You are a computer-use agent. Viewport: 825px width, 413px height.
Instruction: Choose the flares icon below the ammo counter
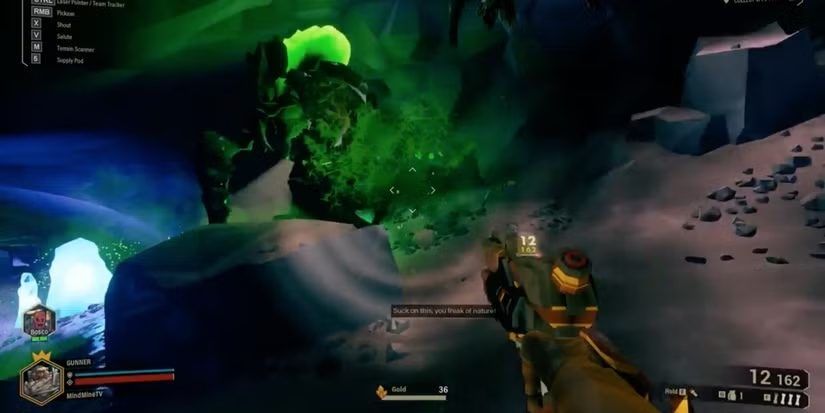click(x=787, y=400)
